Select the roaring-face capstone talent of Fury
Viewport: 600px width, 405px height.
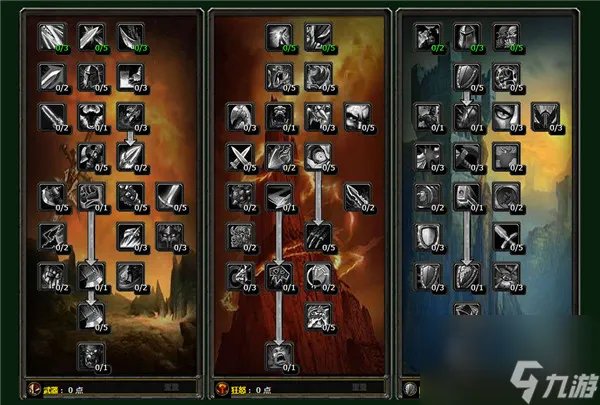(279, 353)
